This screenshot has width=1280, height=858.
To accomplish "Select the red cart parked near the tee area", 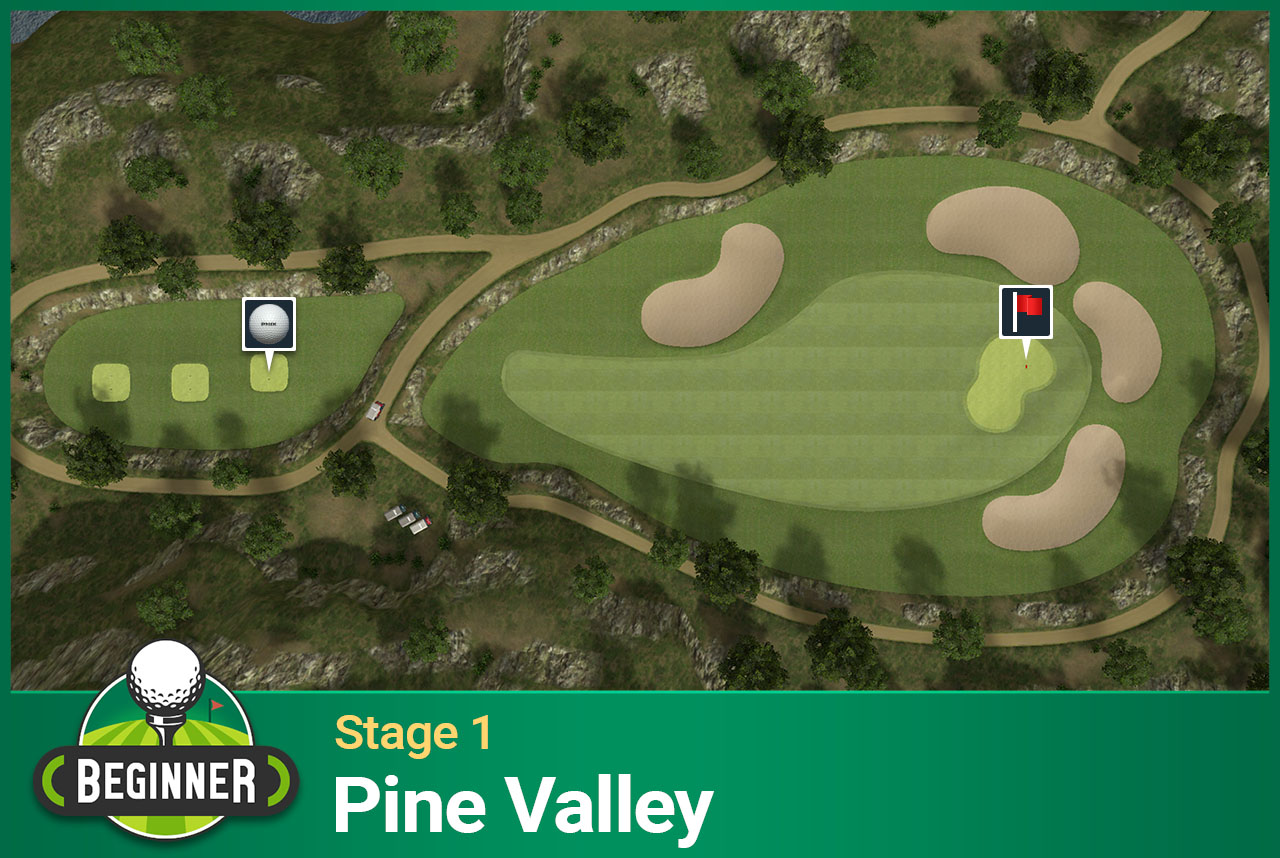I will pos(375,410).
